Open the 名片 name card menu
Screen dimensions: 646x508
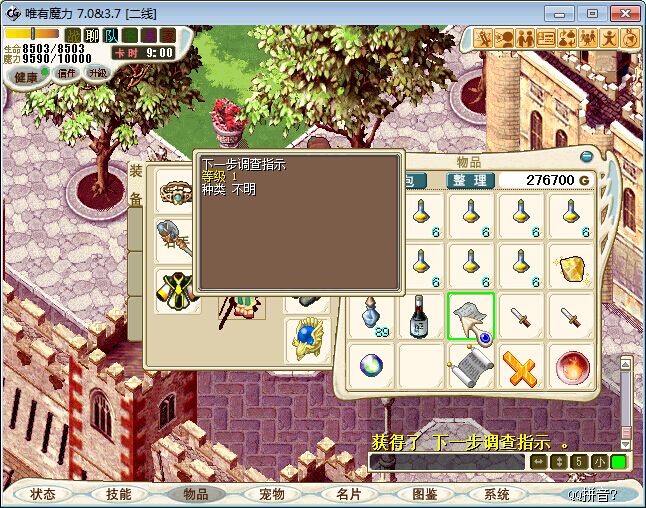[x=347, y=494]
